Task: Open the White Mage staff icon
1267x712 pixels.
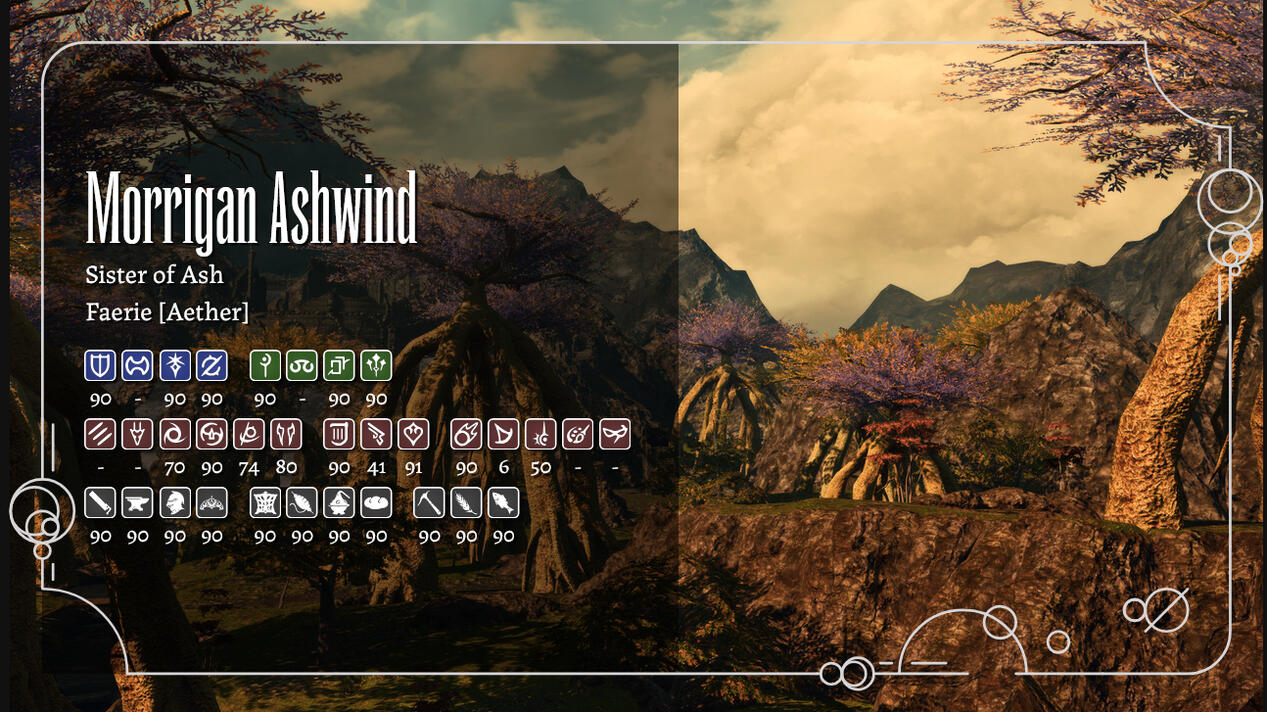Action: click(x=265, y=365)
